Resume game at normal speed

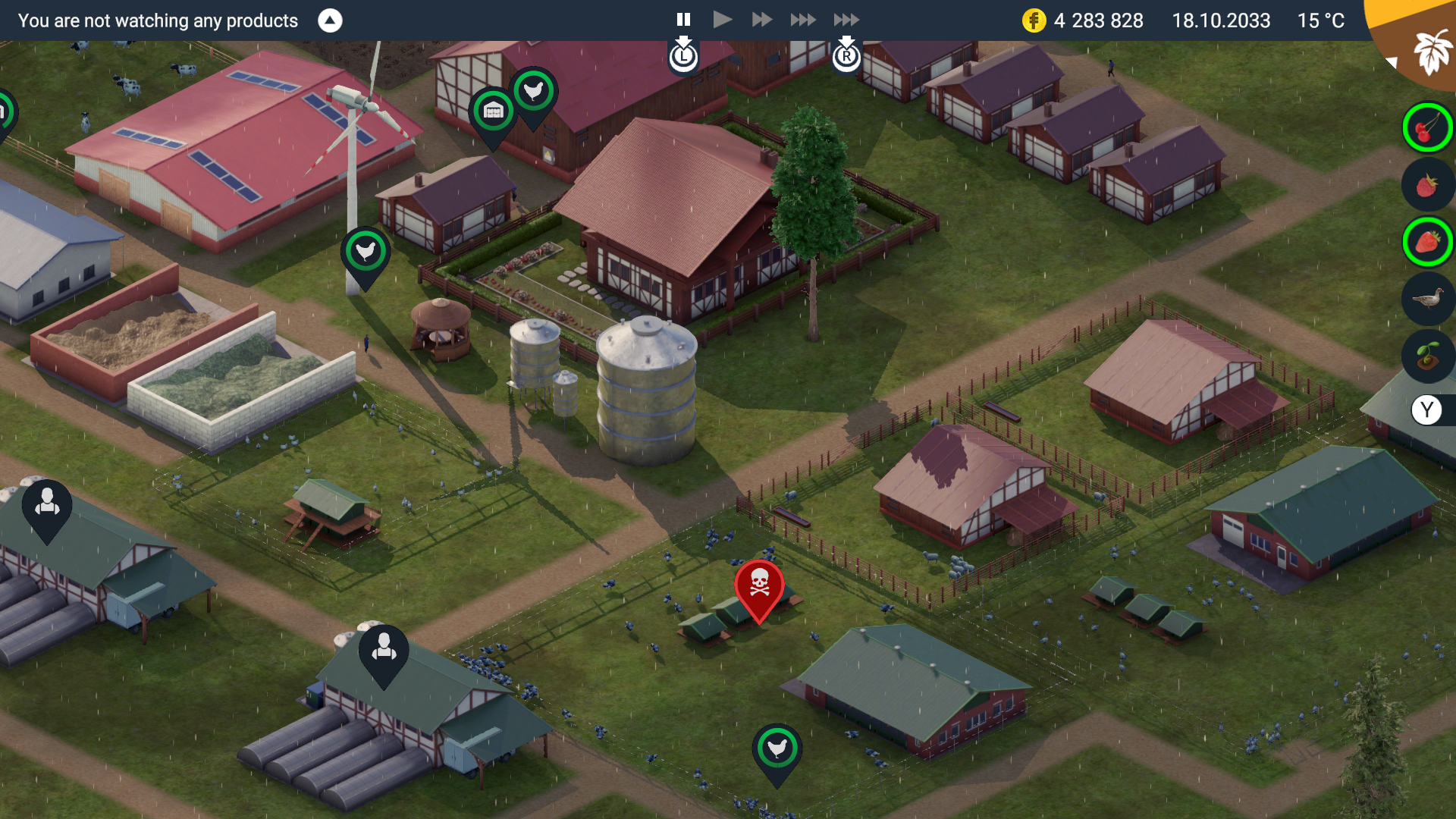[x=723, y=20]
